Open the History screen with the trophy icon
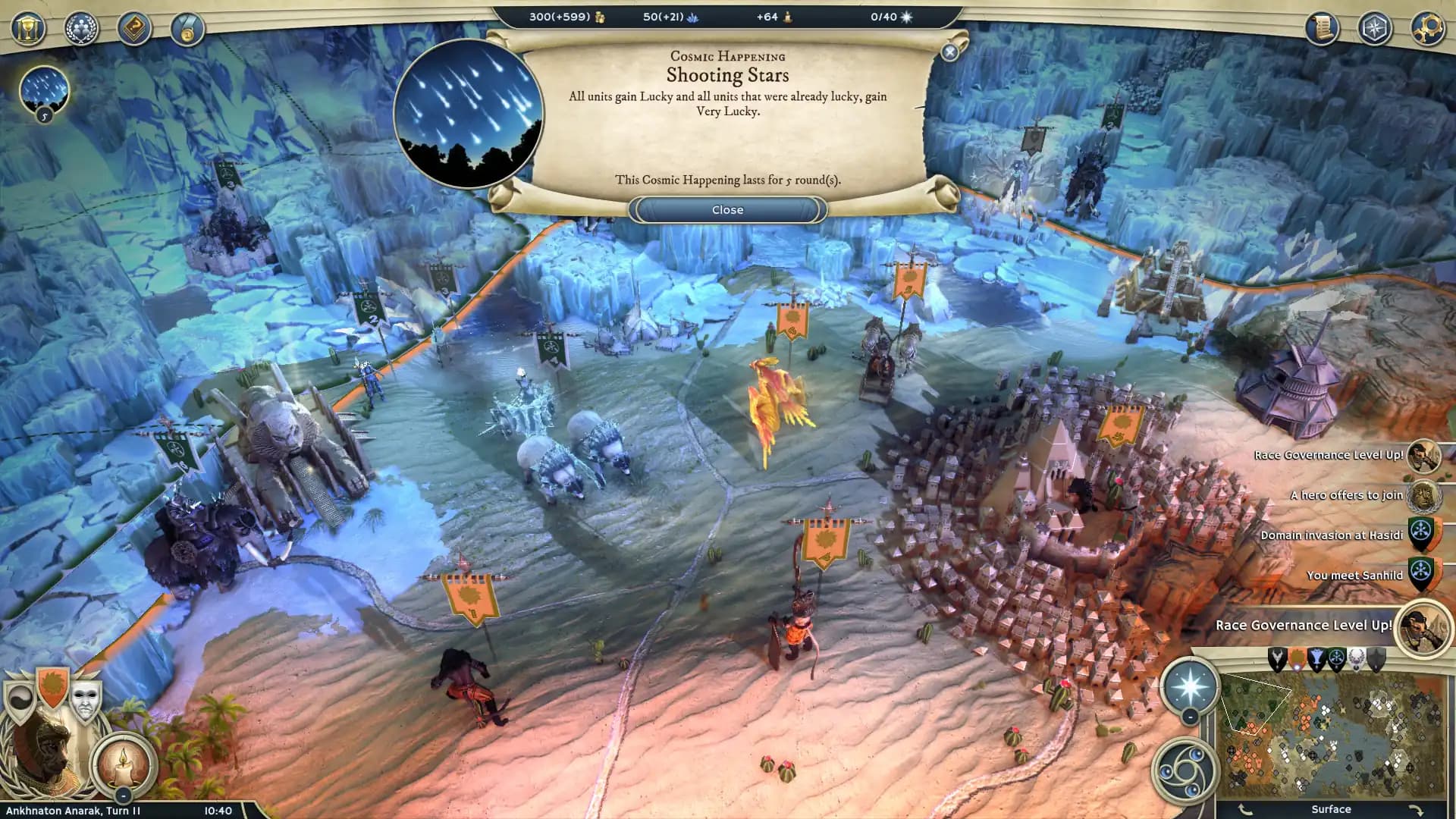 [27, 29]
